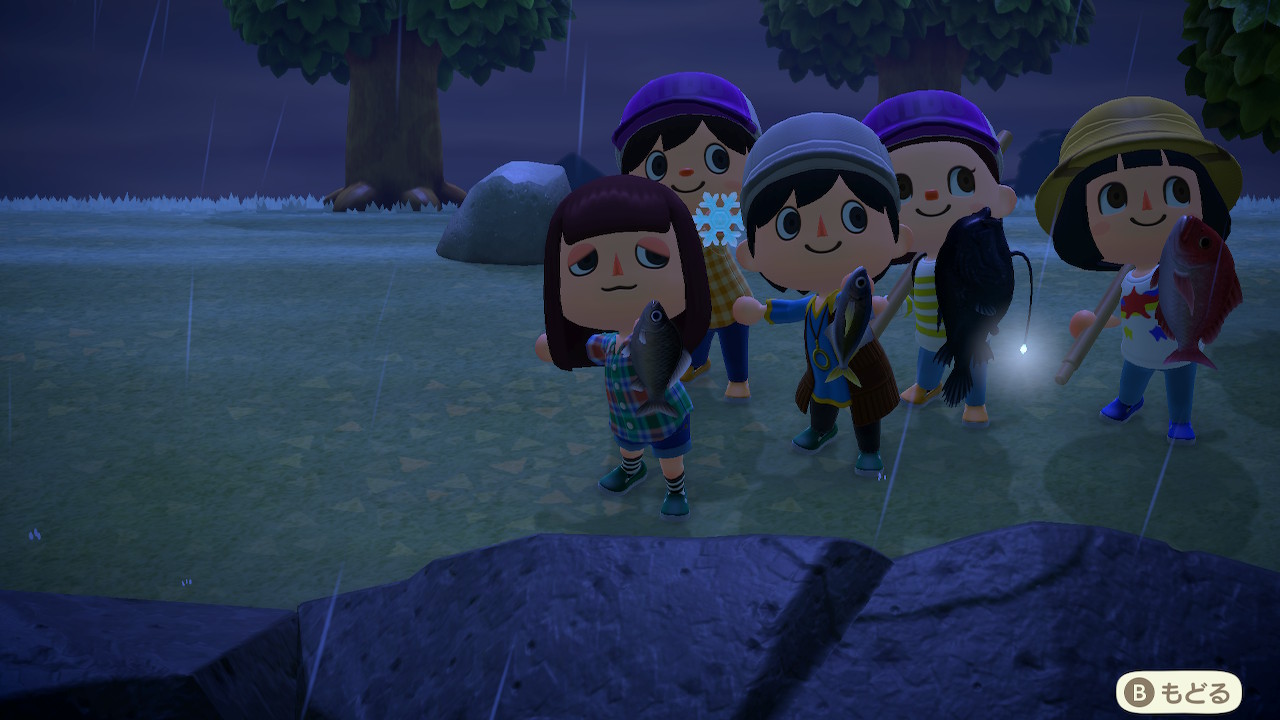This screenshot has height=720, width=1280.
Task: Click the black bass held by the striped-shirt villager
Action: pyautogui.click(x=975, y=290)
